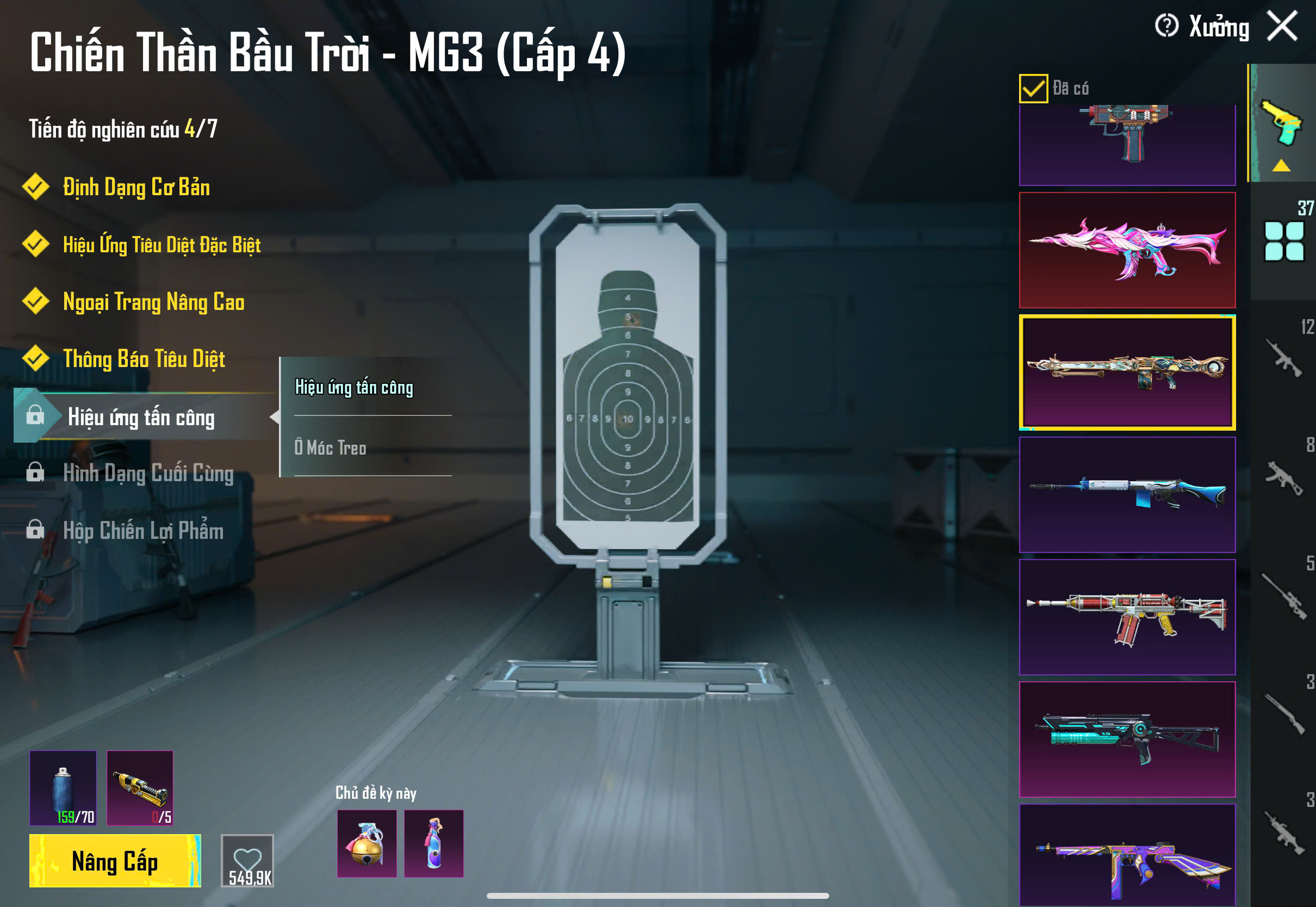Inspect the blue spray paint can material
This screenshot has height=907, width=1316.
tap(63, 788)
